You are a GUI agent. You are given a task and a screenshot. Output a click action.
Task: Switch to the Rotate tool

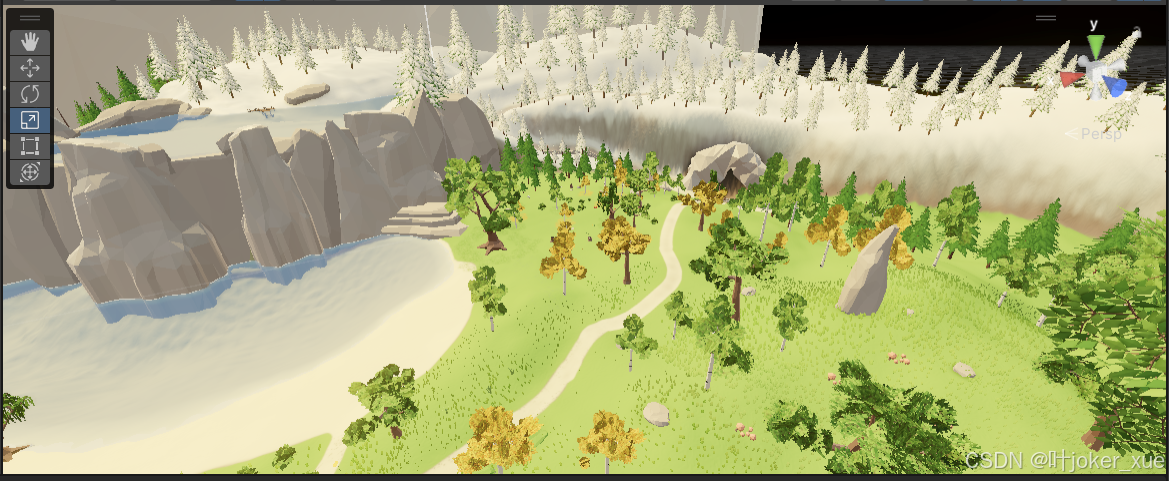[30, 94]
